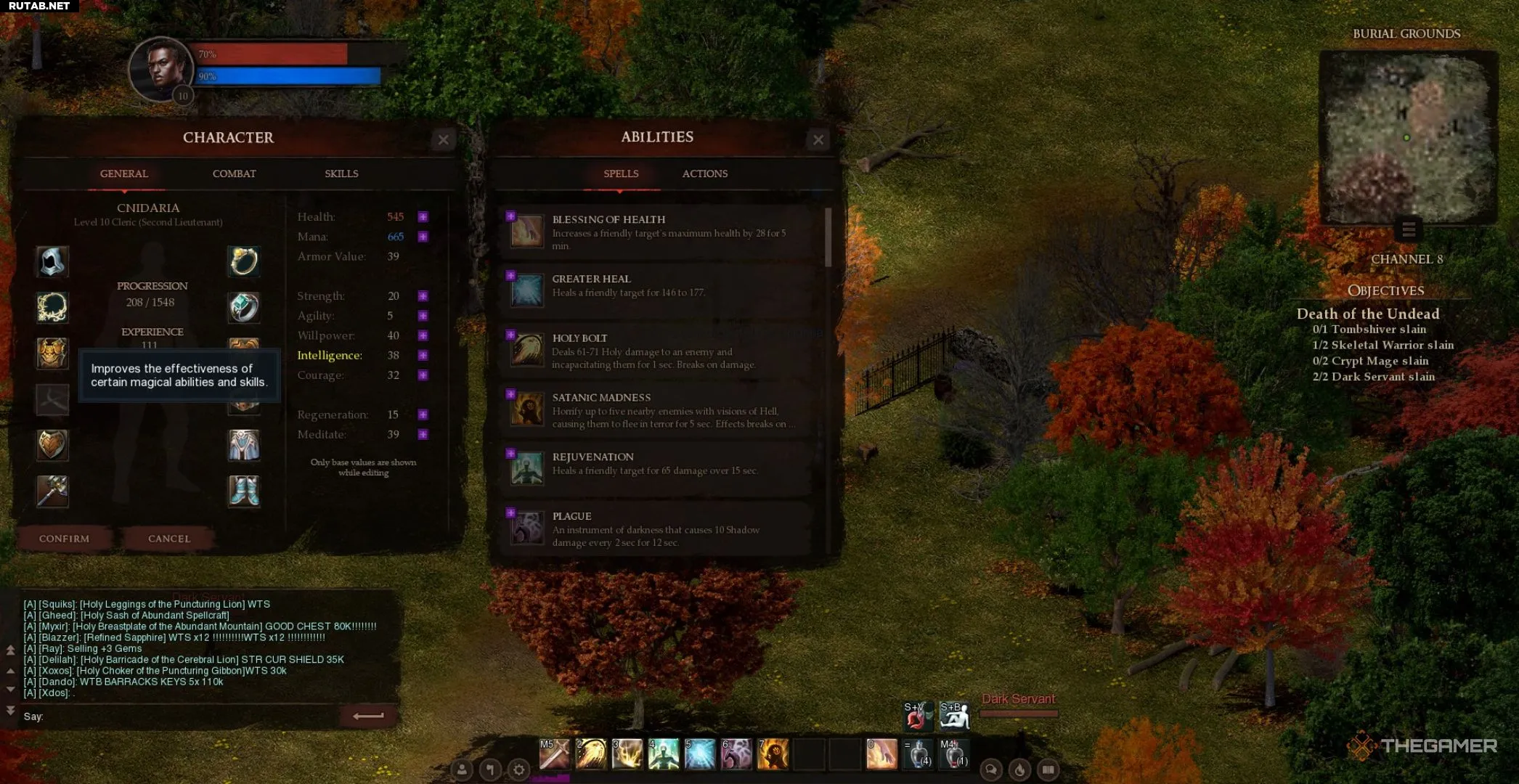Cancel the stat editing
1519x784 pixels.
point(169,539)
